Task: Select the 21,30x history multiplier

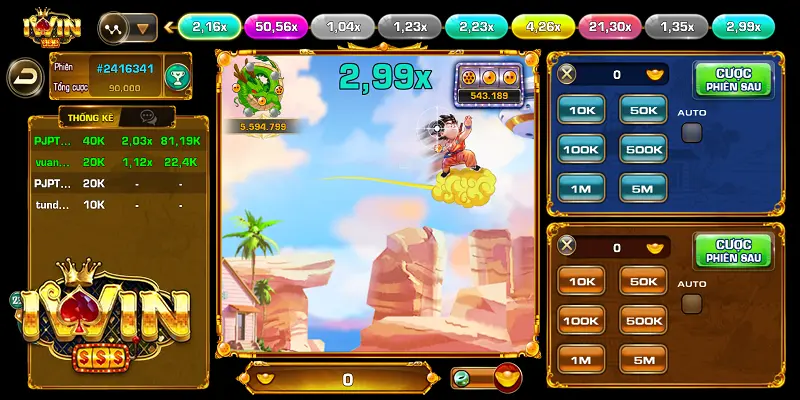Action: (610, 27)
